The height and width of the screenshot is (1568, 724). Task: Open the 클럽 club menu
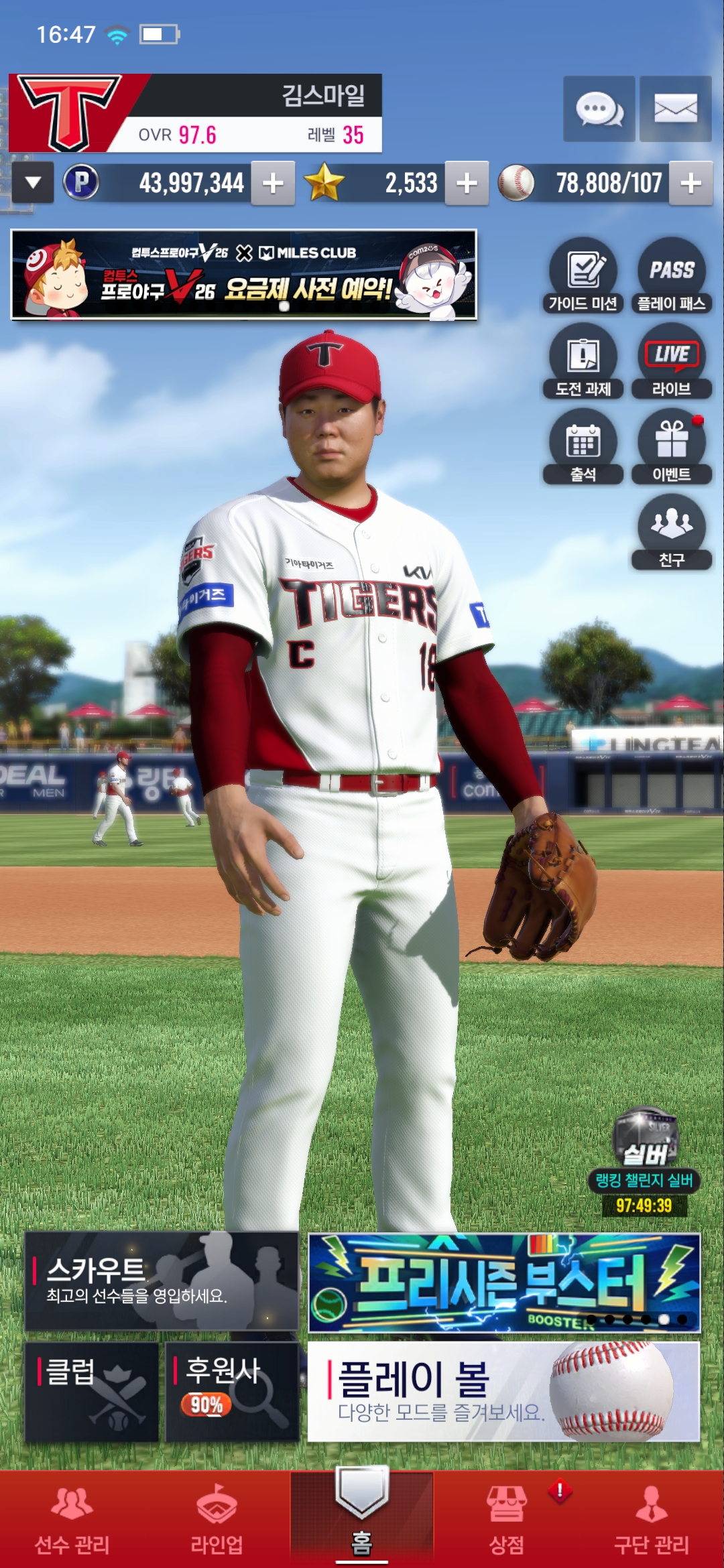tap(92, 1392)
